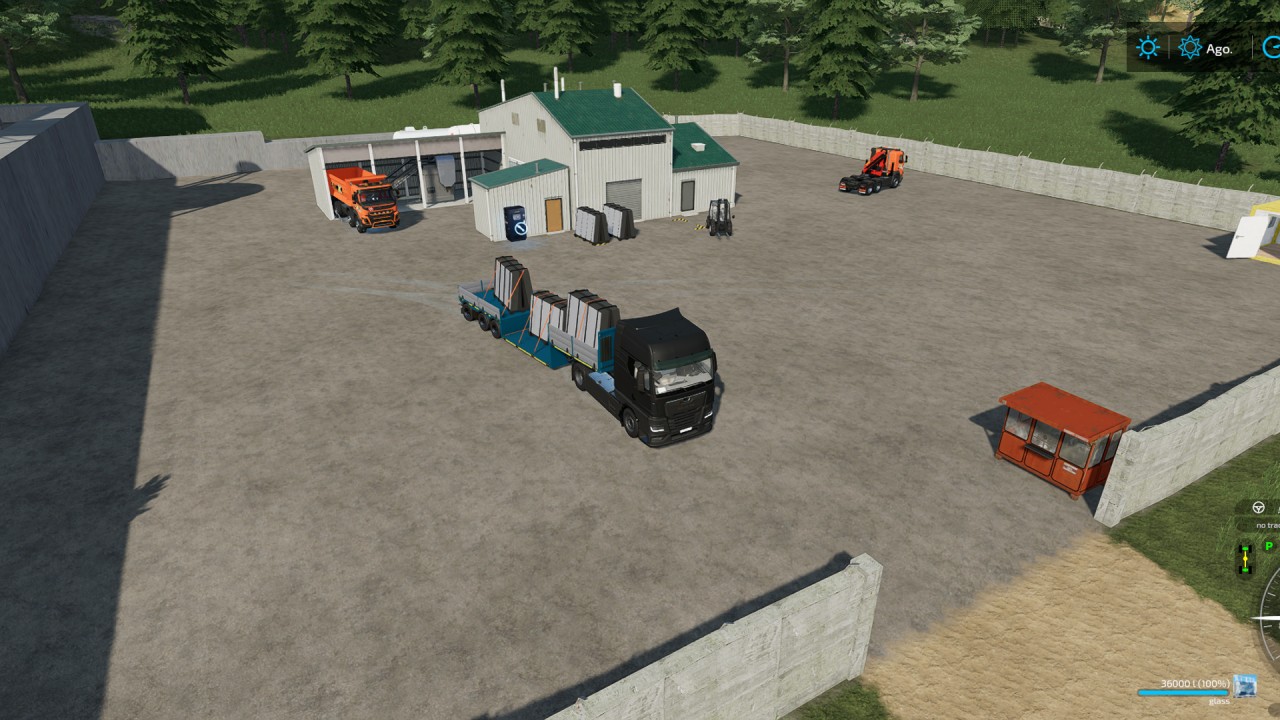Screen dimensions: 1280x720
Task: Click the Ago. month label
Action: 1222,46
